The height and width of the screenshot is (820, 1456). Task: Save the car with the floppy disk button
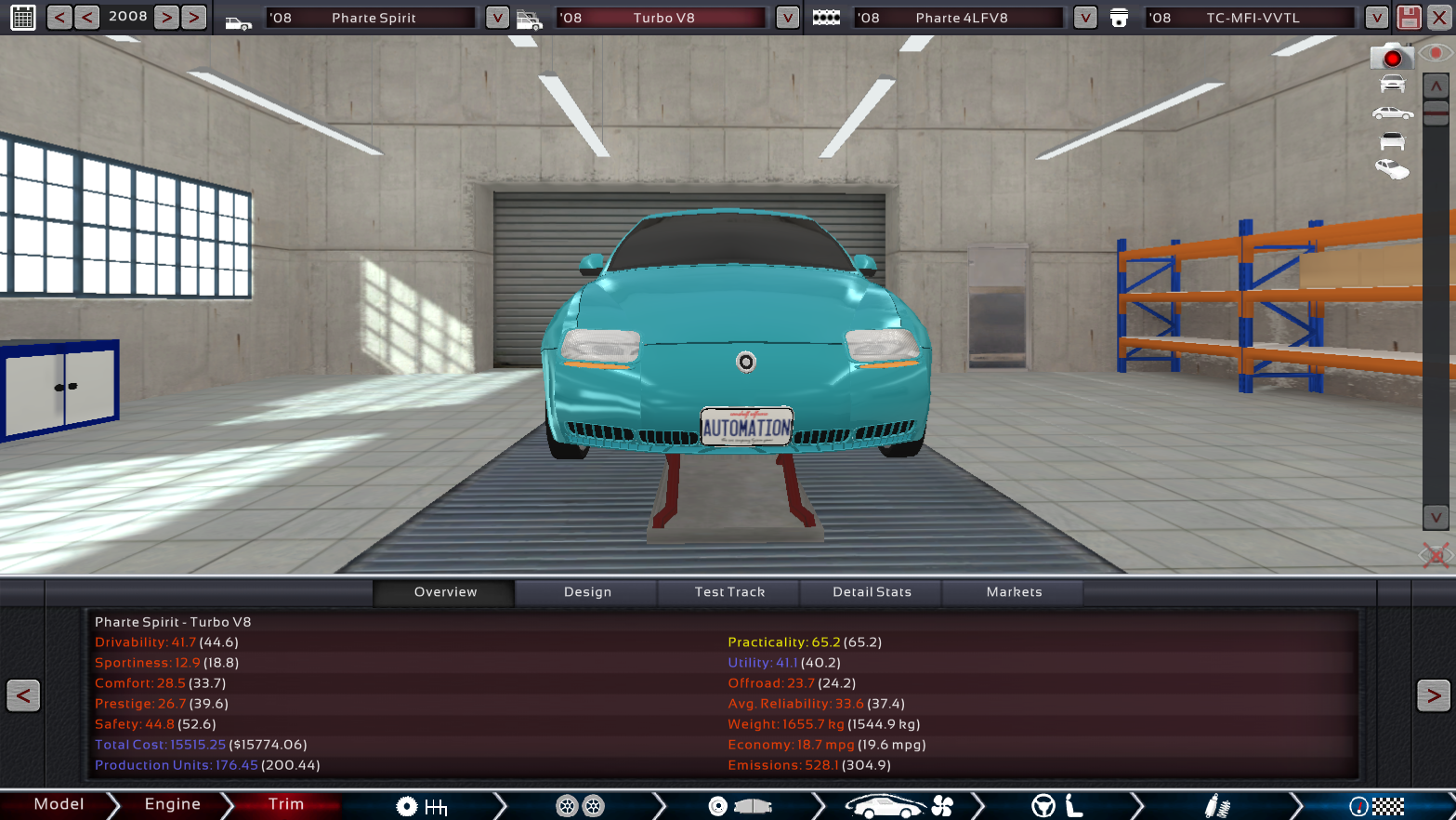[1409, 17]
